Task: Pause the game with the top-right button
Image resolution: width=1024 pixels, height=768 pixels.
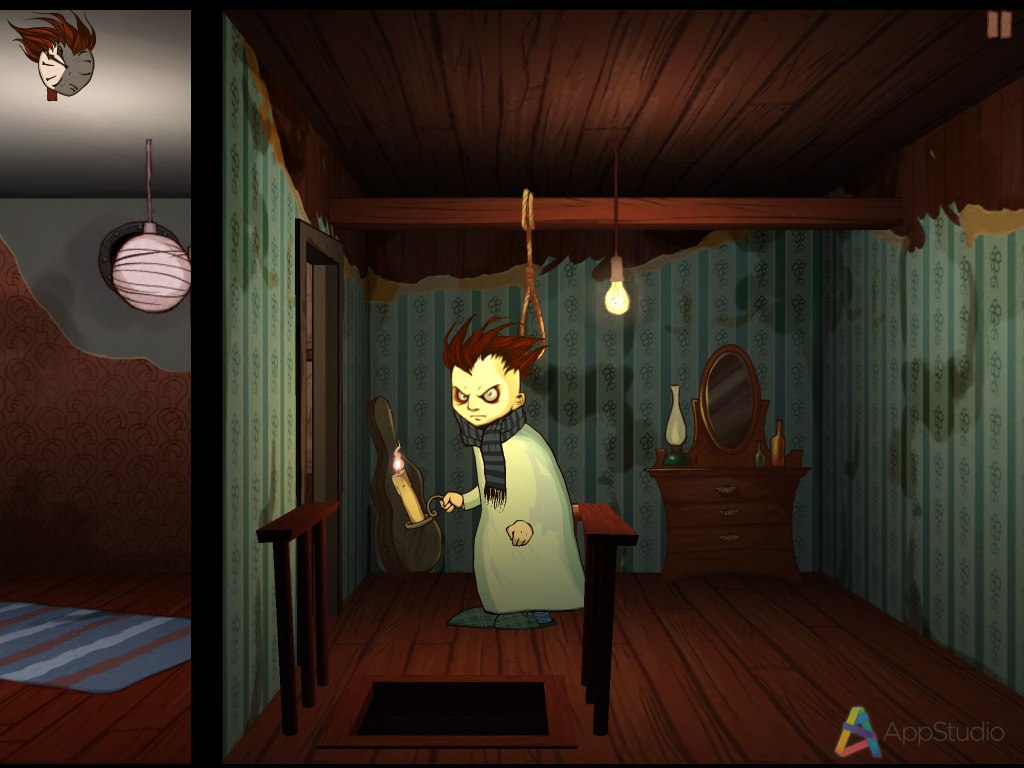Action: click(999, 25)
